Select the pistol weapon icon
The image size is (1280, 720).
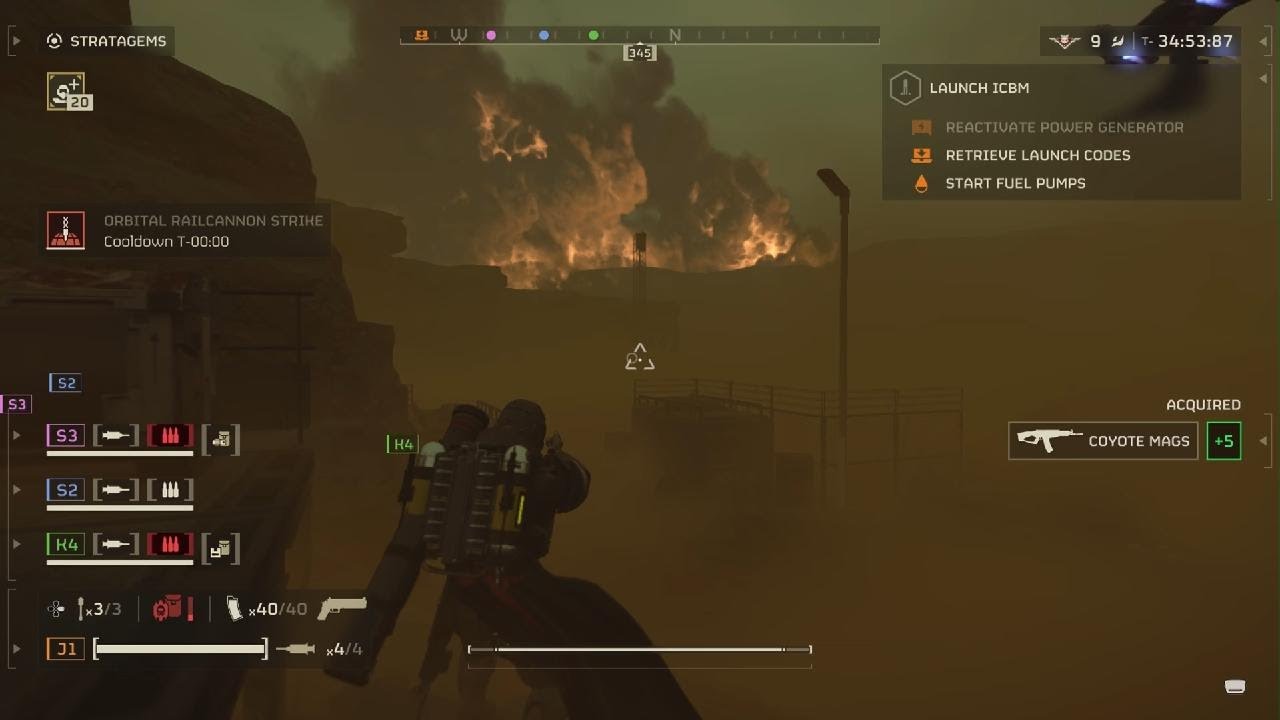pos(342,607)
